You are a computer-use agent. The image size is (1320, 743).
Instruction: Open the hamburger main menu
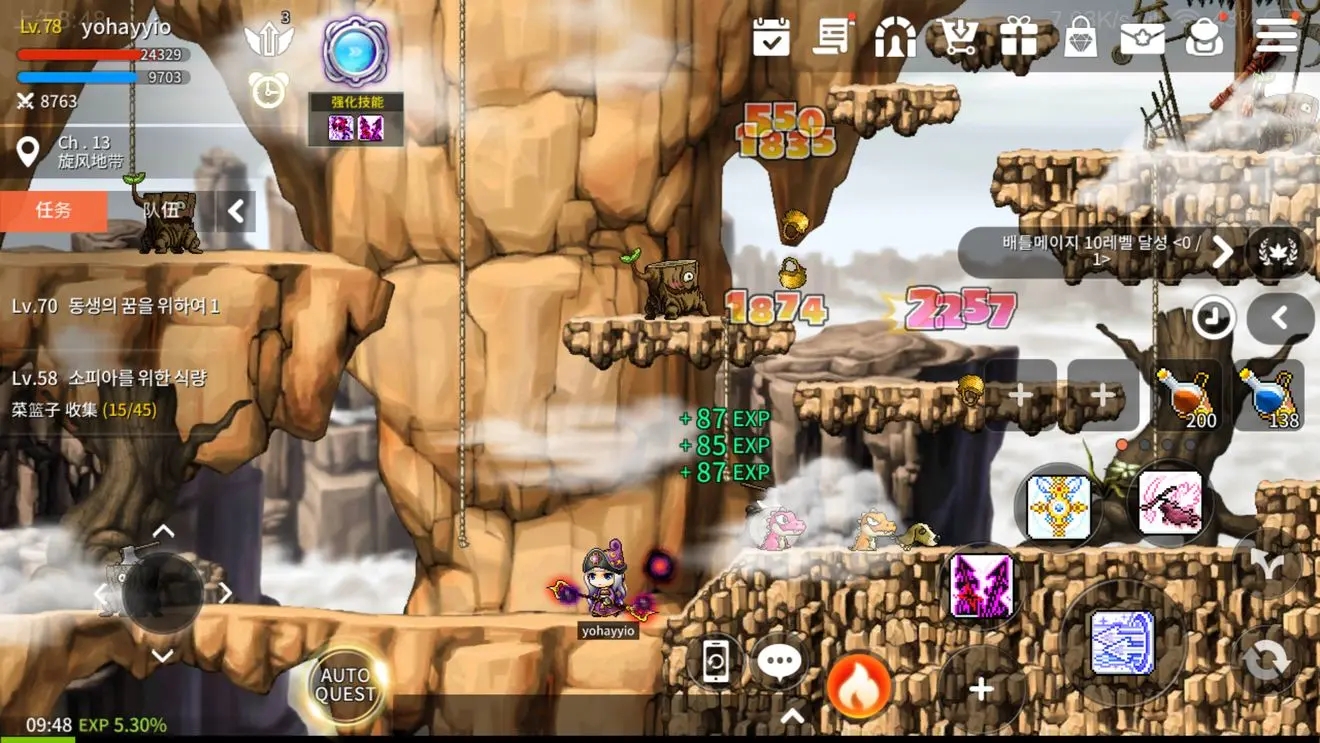click(x=1277, y=36)
